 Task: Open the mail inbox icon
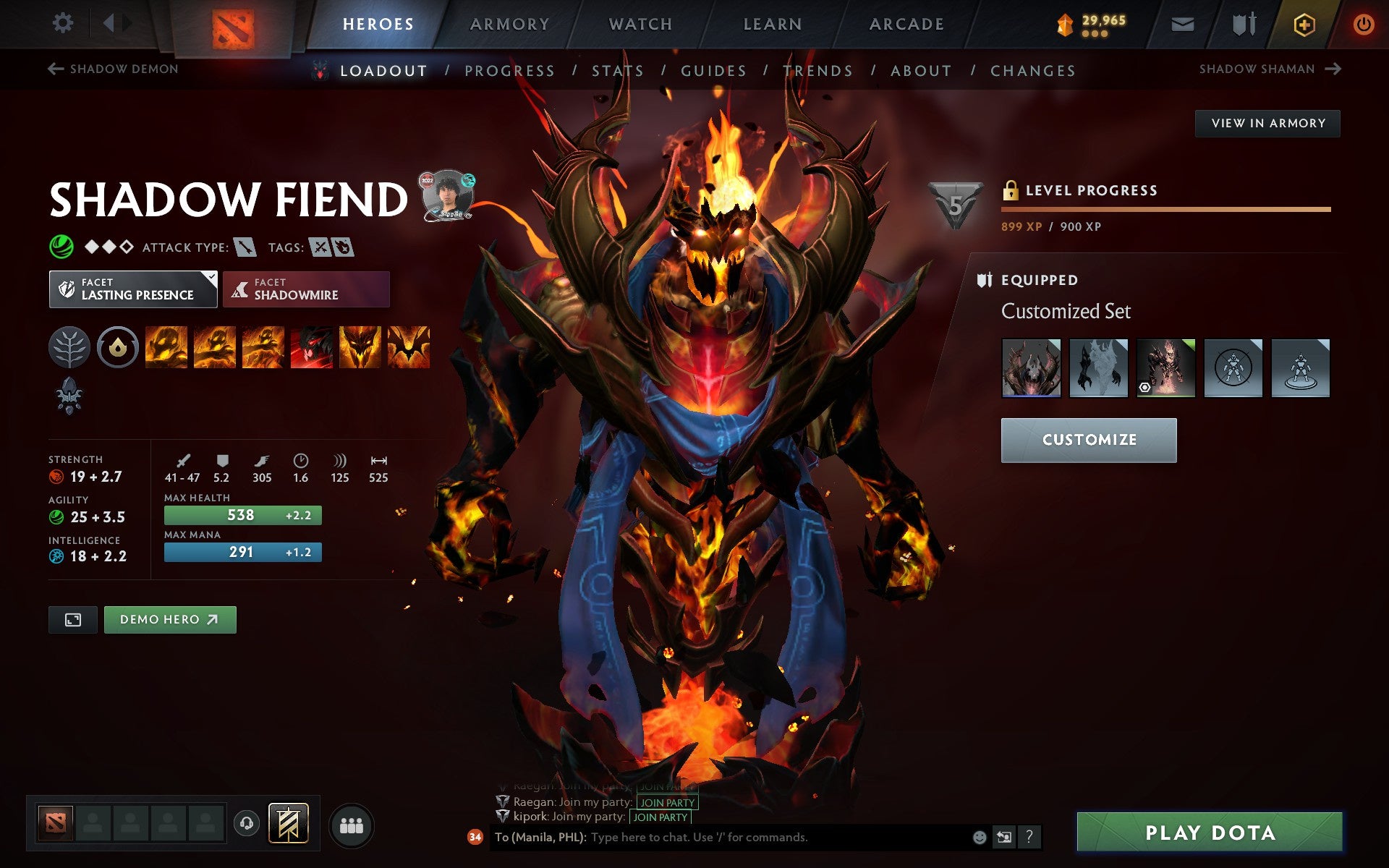1181,24
